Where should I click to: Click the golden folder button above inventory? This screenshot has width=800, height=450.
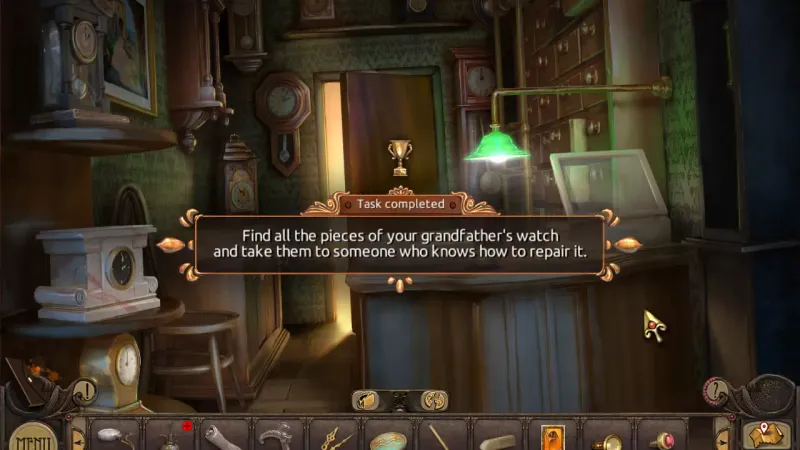tap(367, 399)
